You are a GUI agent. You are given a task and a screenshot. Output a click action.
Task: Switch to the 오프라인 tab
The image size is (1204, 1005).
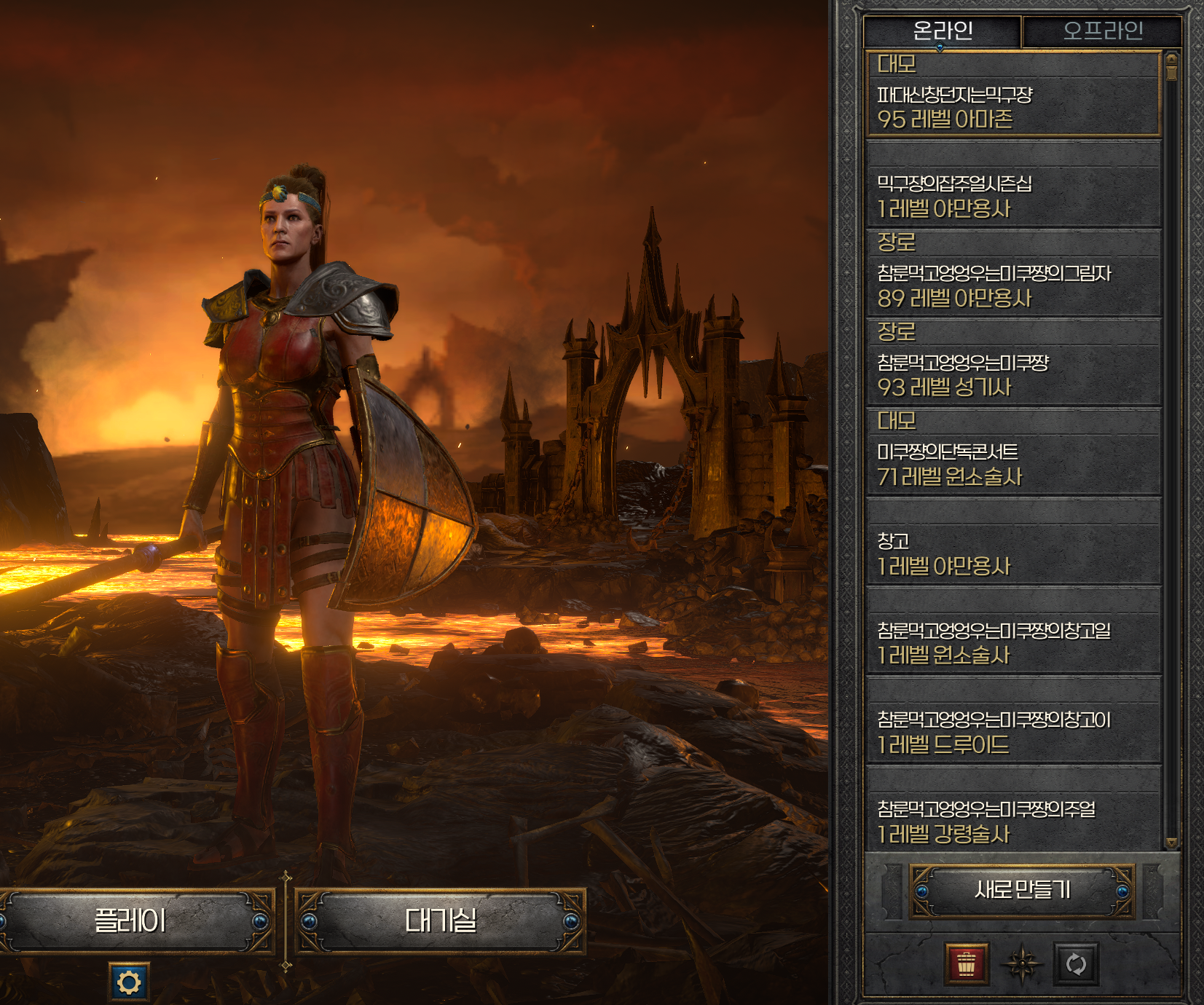(x=1102, y=31)
